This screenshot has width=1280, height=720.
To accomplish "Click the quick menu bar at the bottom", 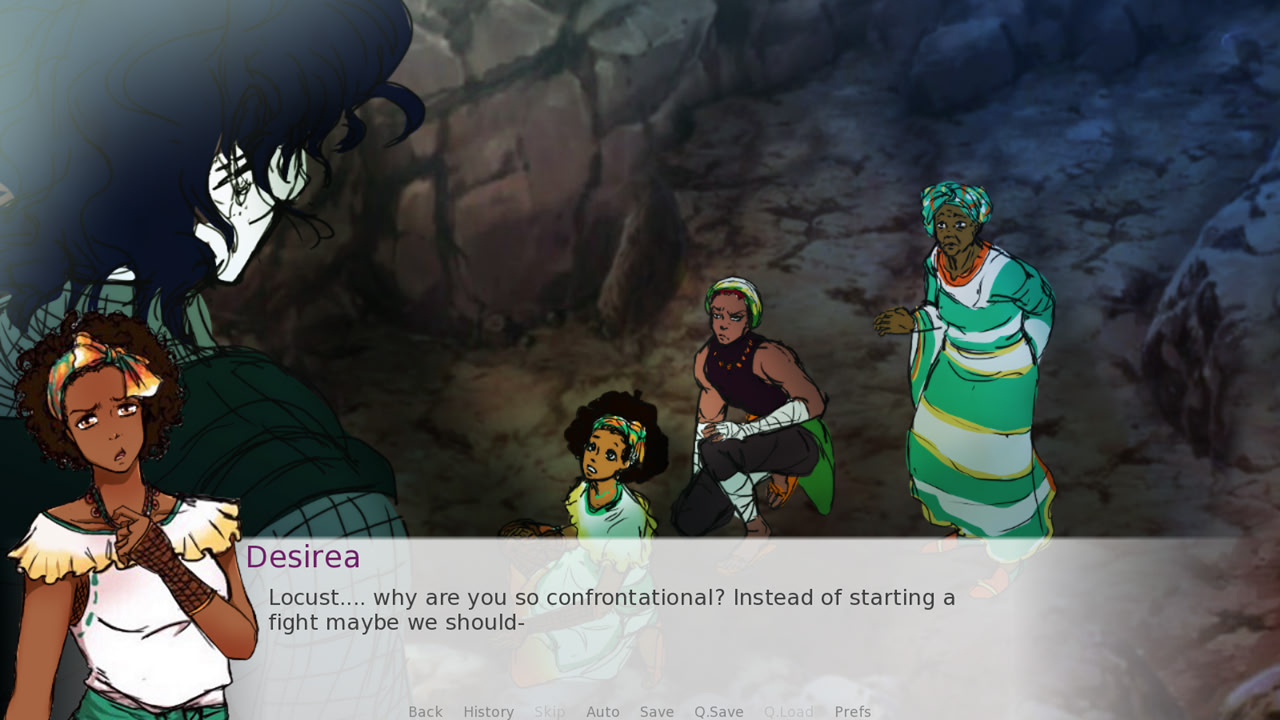I will pyautogui.click(x=640, y=711).
